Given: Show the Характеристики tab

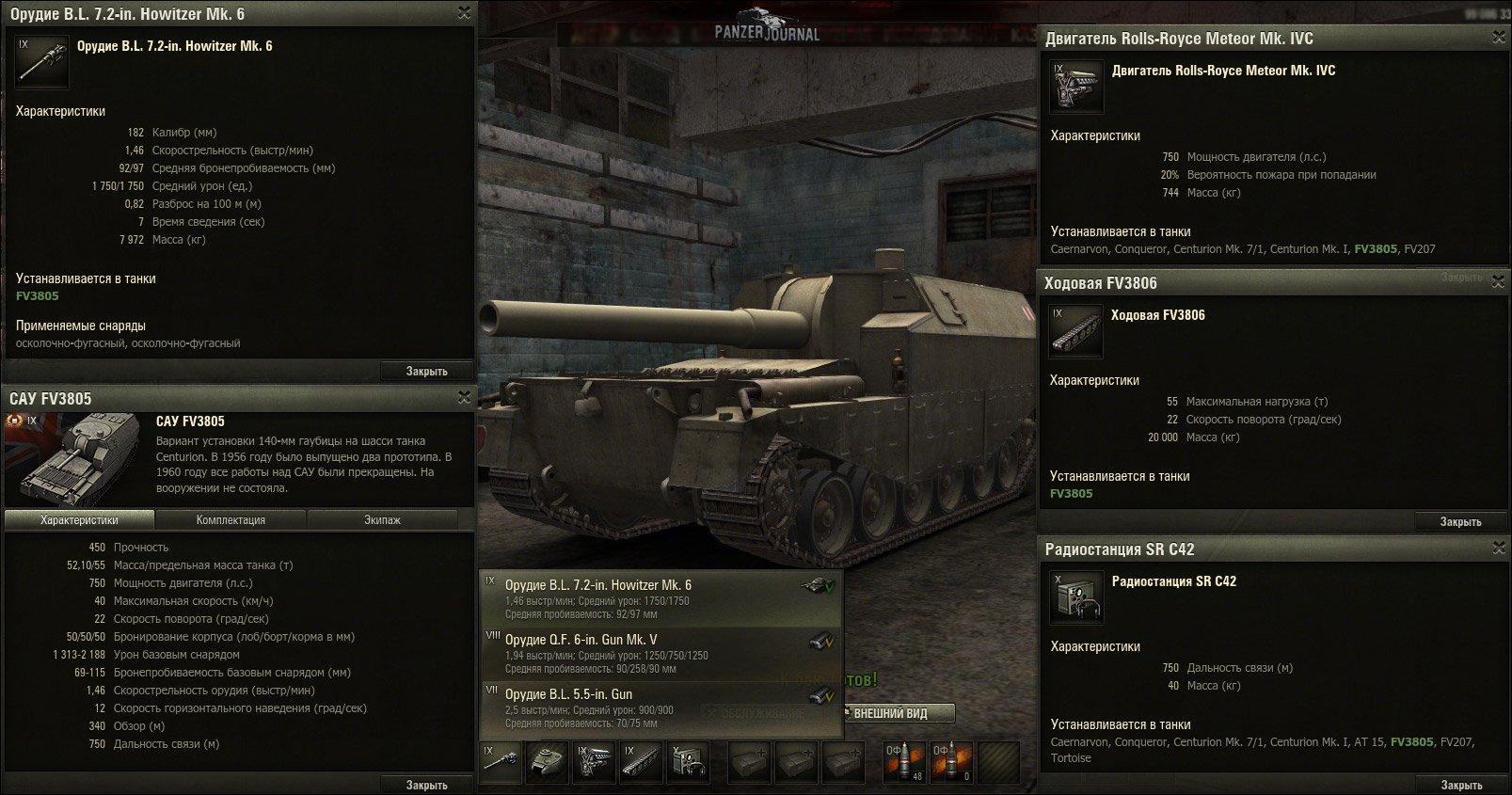Looking at the screenshot, I should click(79, 519).
